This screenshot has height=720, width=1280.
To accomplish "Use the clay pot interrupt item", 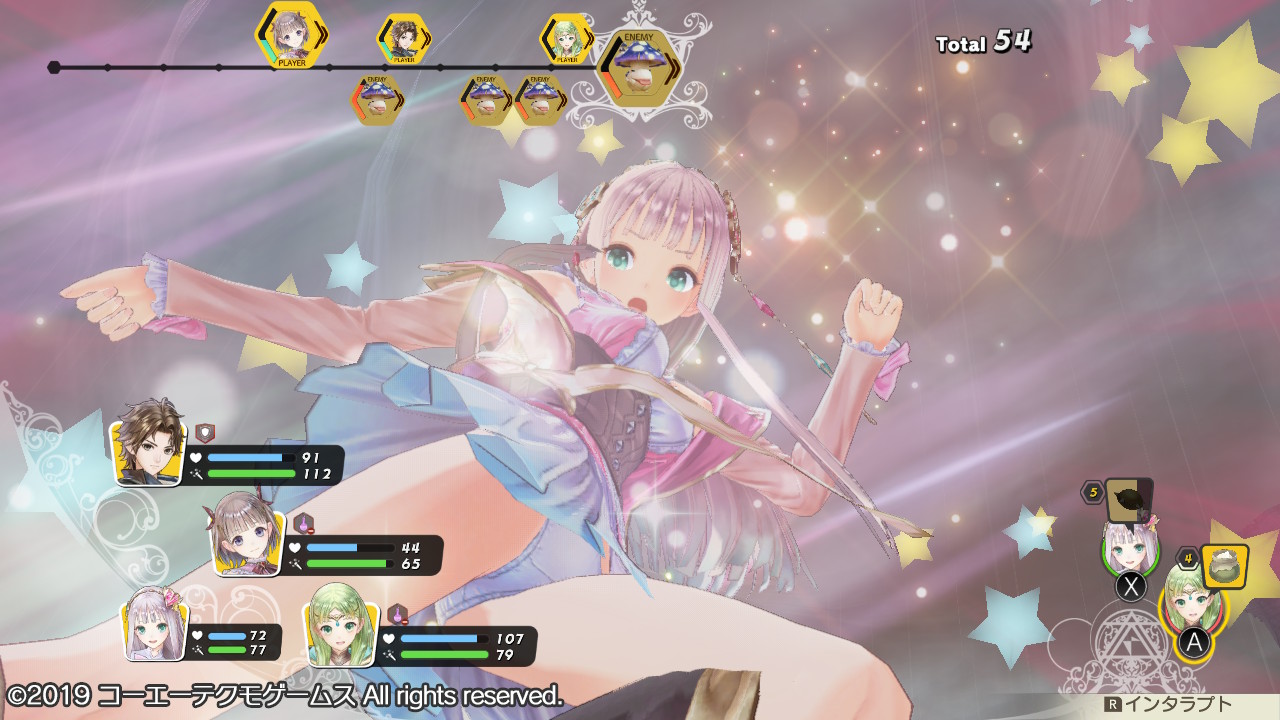I will (1222, 565).
